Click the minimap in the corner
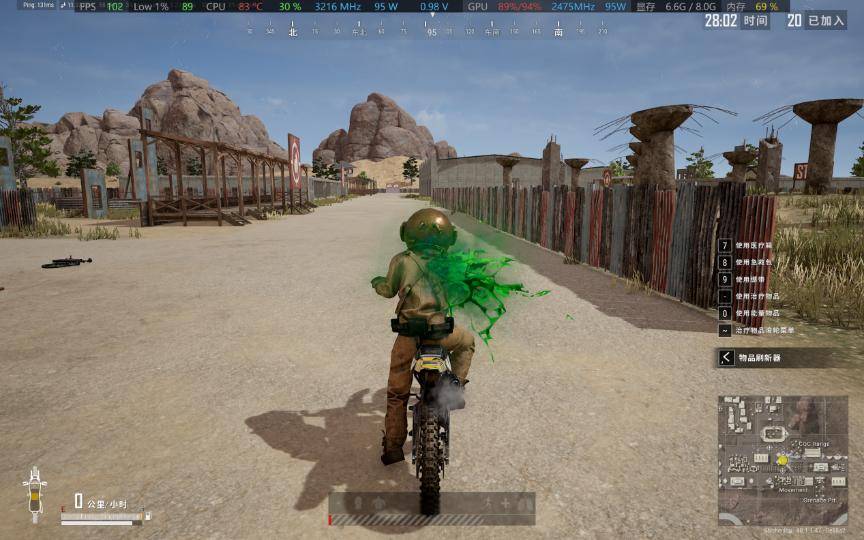 tap(782, 460)
